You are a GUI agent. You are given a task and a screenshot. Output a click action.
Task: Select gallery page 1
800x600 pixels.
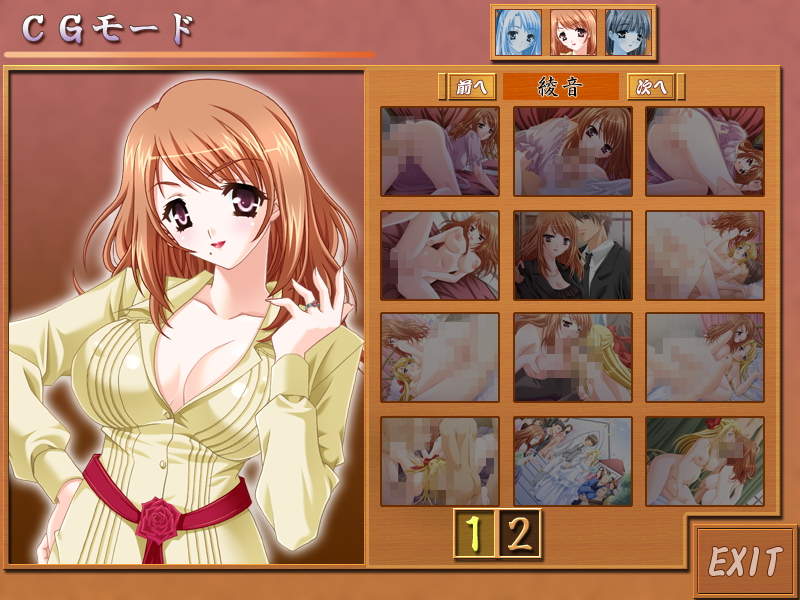pos(476,533)
